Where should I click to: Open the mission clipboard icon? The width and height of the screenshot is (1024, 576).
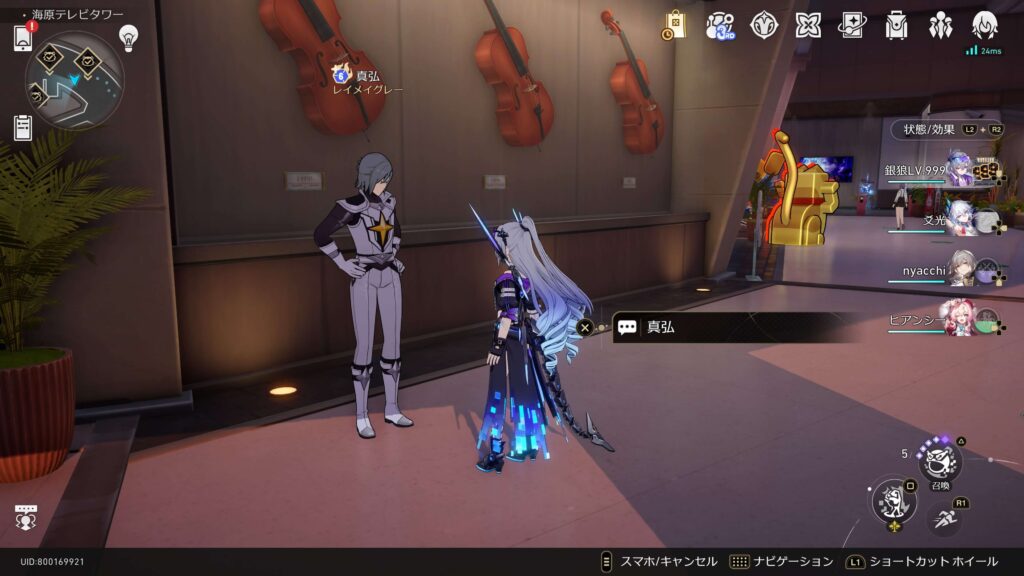23,127
